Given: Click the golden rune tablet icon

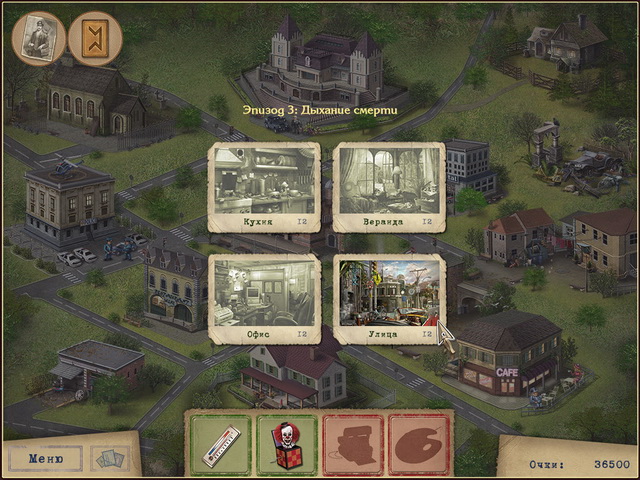Looking at the screenshot, I should point(97,38).
